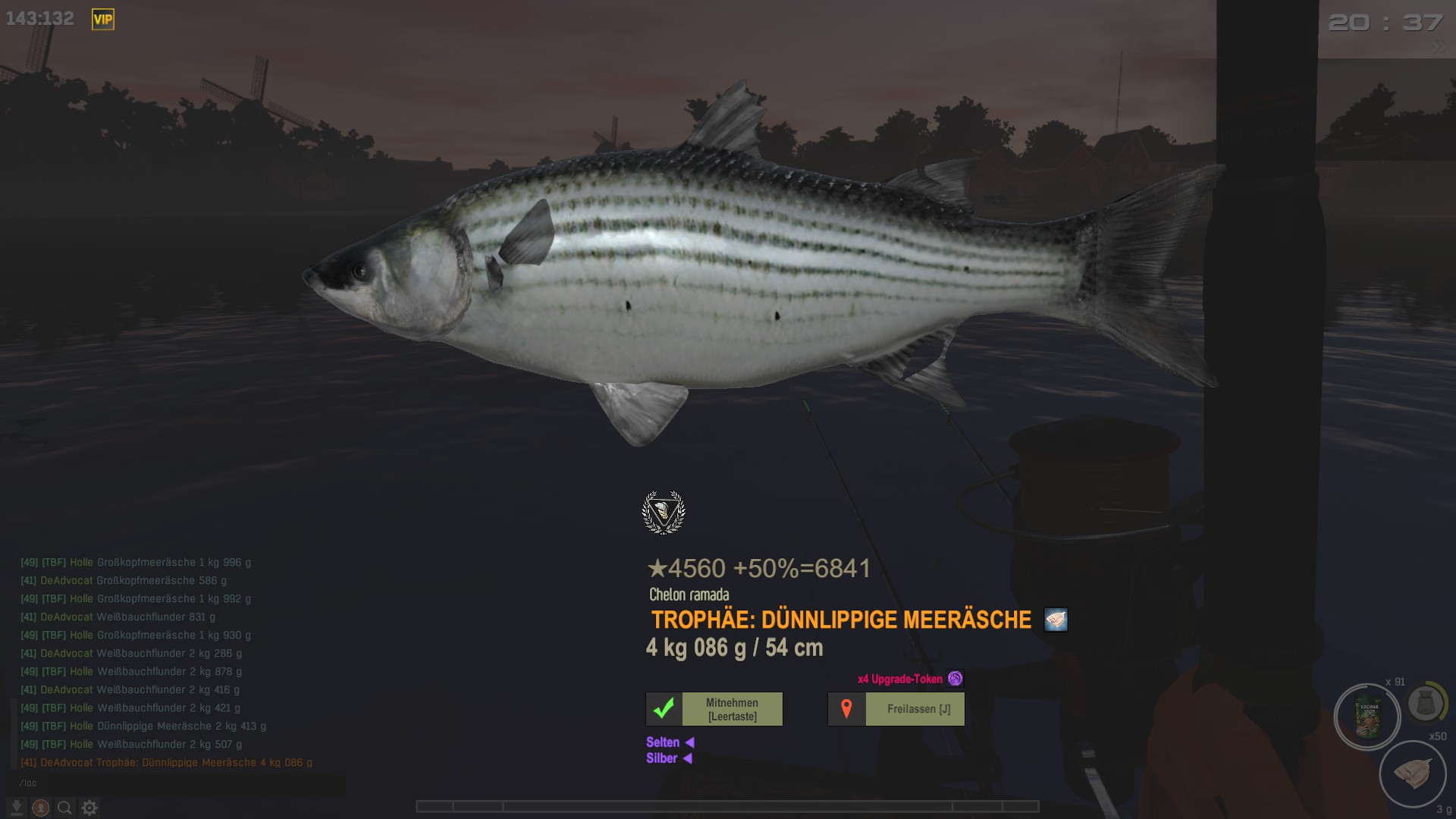Click the trophy achievement emblem
Image resolution: width=1456 pixels, height=819 pixels.
point(664,513)
